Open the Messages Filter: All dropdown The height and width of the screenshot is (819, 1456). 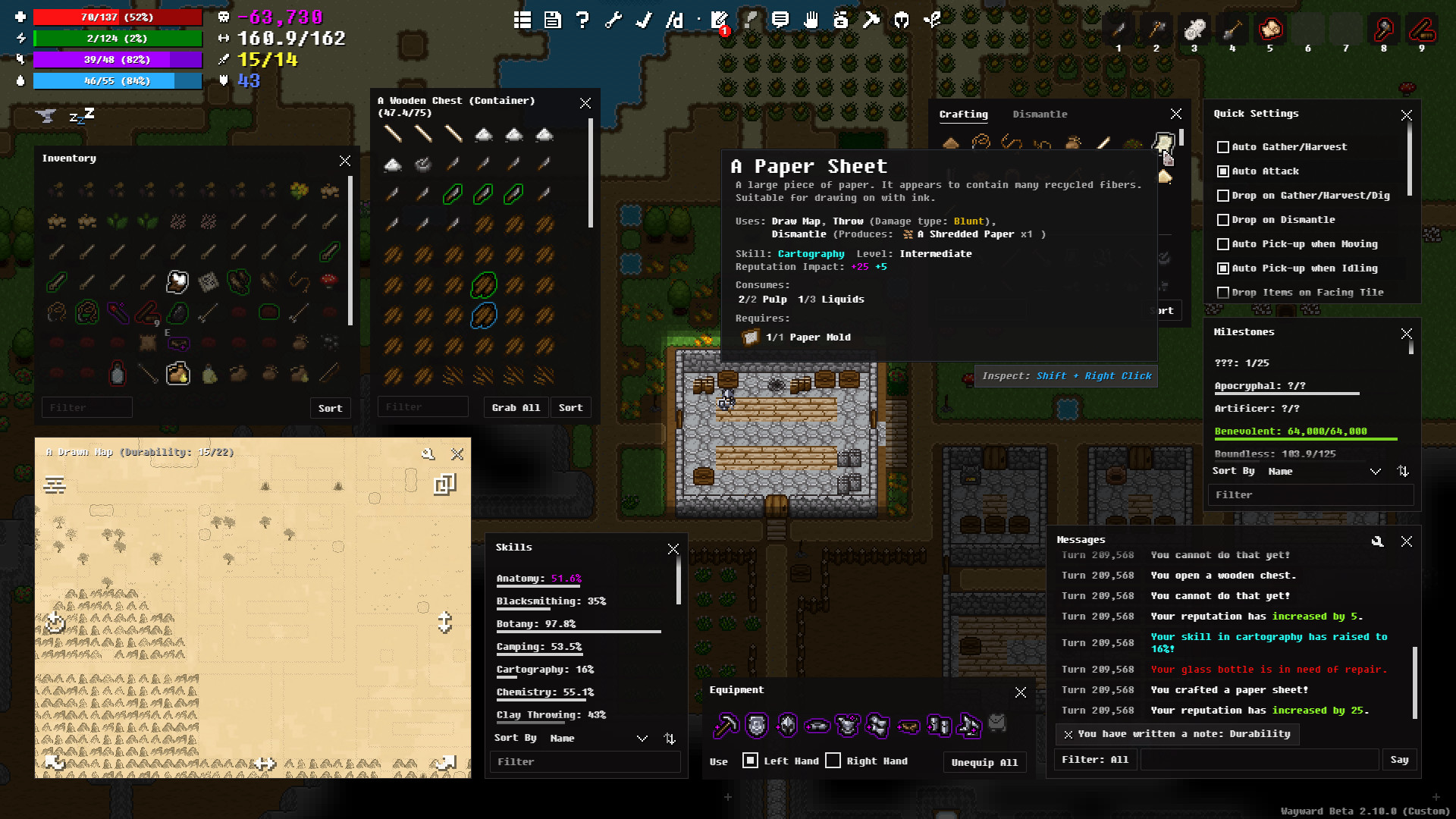coord(1095,760)
